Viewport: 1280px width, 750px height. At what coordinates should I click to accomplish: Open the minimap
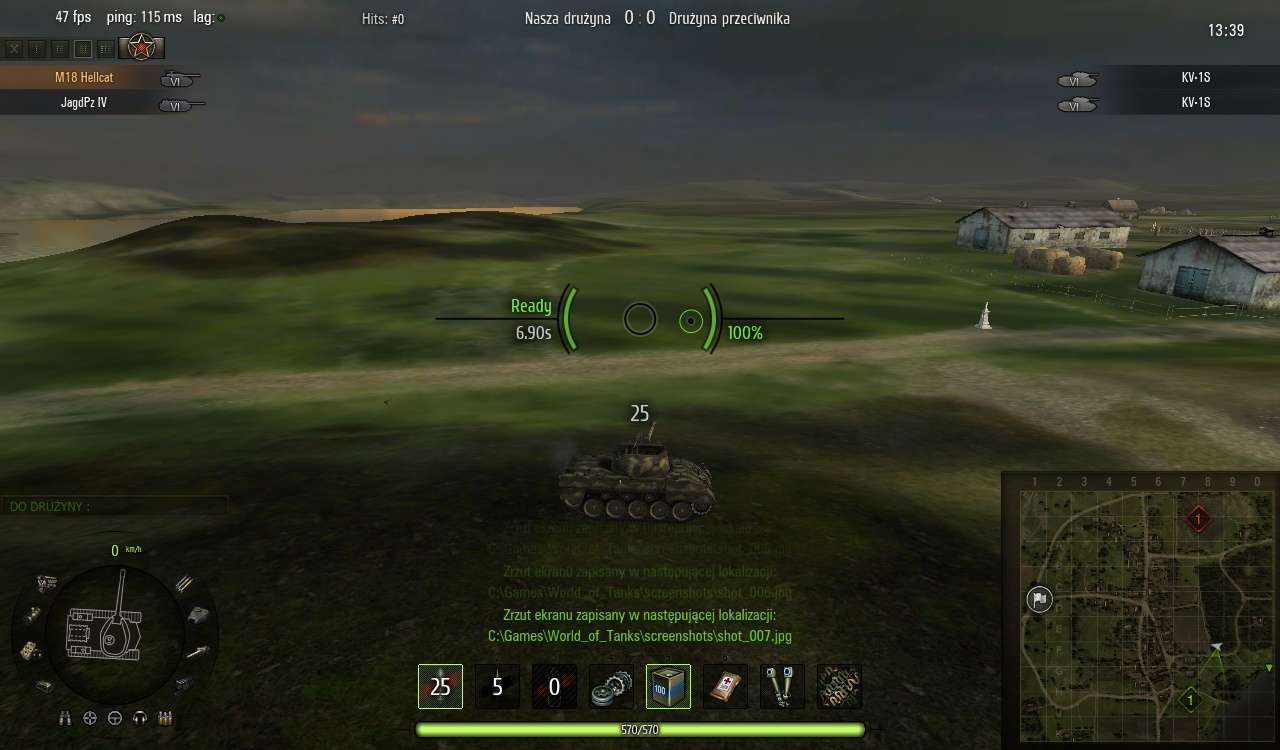pyautogui.click(x=1140, y=612)
